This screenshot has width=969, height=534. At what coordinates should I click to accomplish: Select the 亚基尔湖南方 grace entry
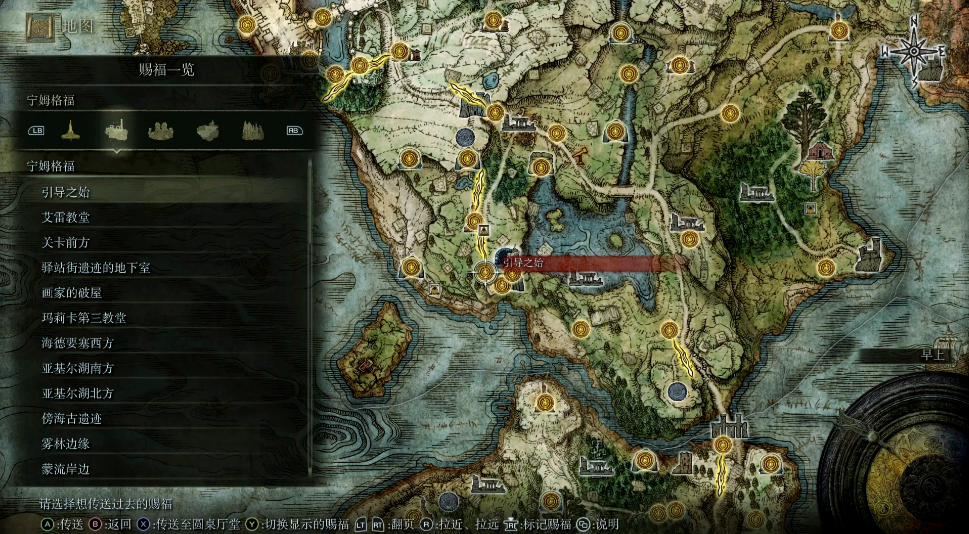pos(160,368)
